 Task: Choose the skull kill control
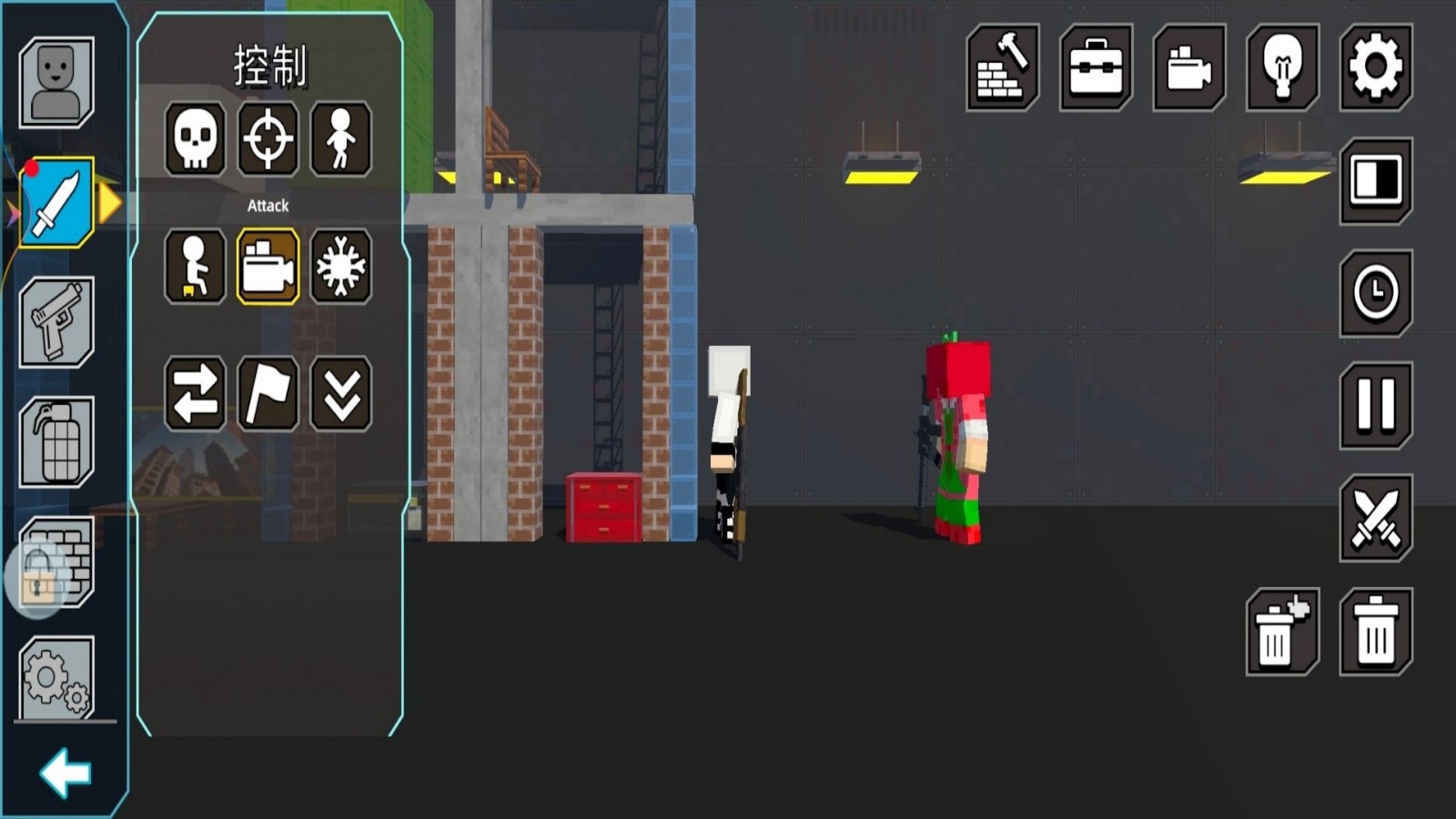point(195,138)
